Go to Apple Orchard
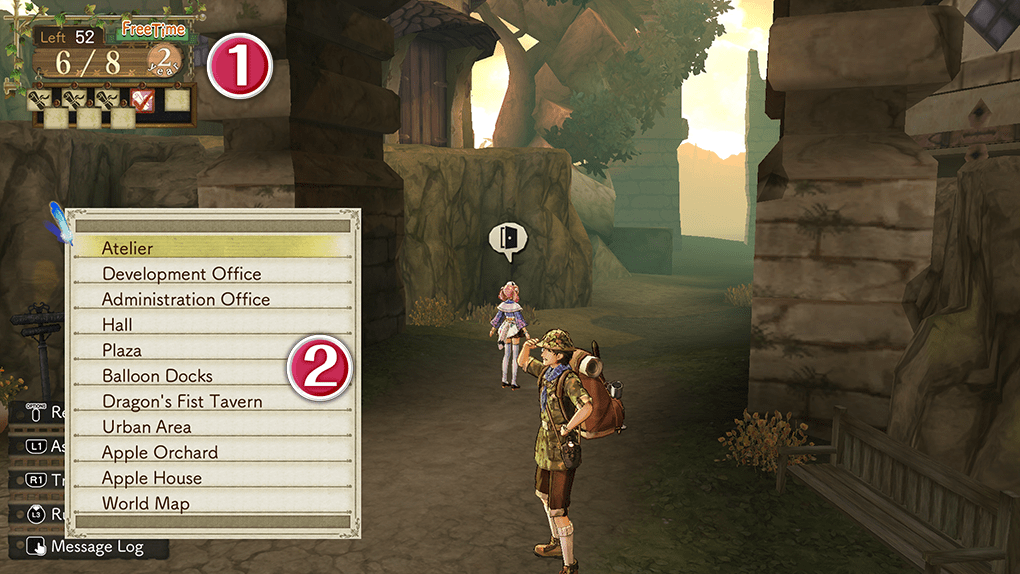Image resolution: width=1020 pixels, height=574 pixels. point(160,453)
